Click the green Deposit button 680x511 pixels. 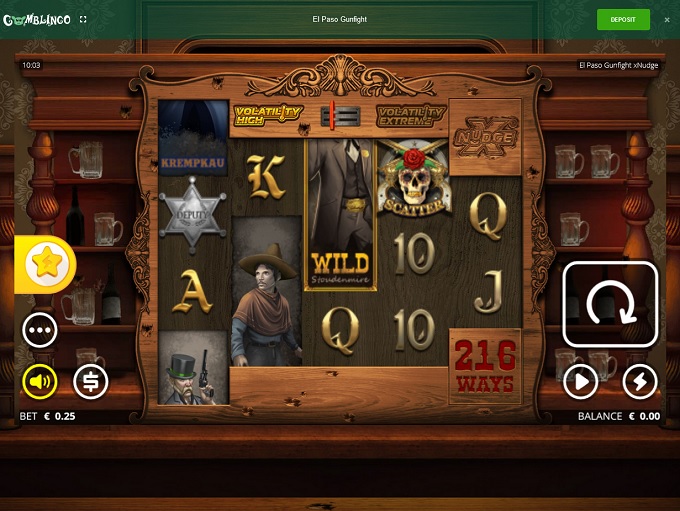(623, 19)
